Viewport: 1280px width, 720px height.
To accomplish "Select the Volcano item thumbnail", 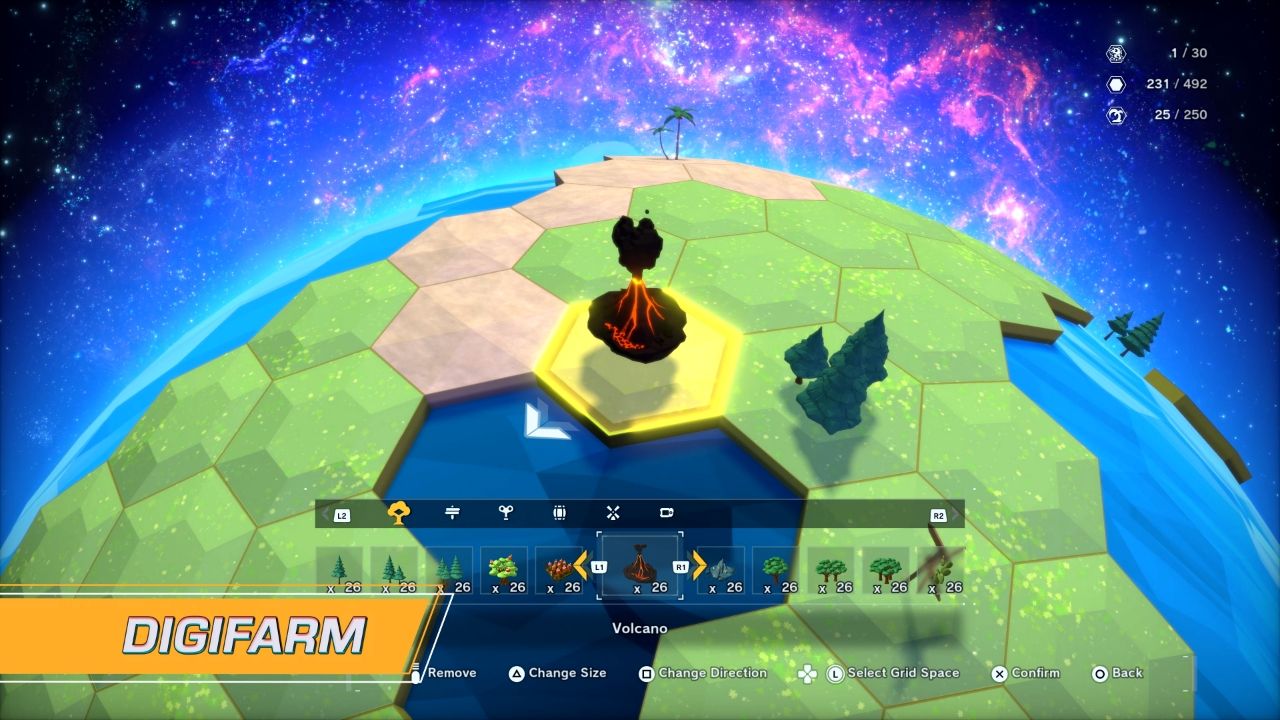I will tap(639, 566).
